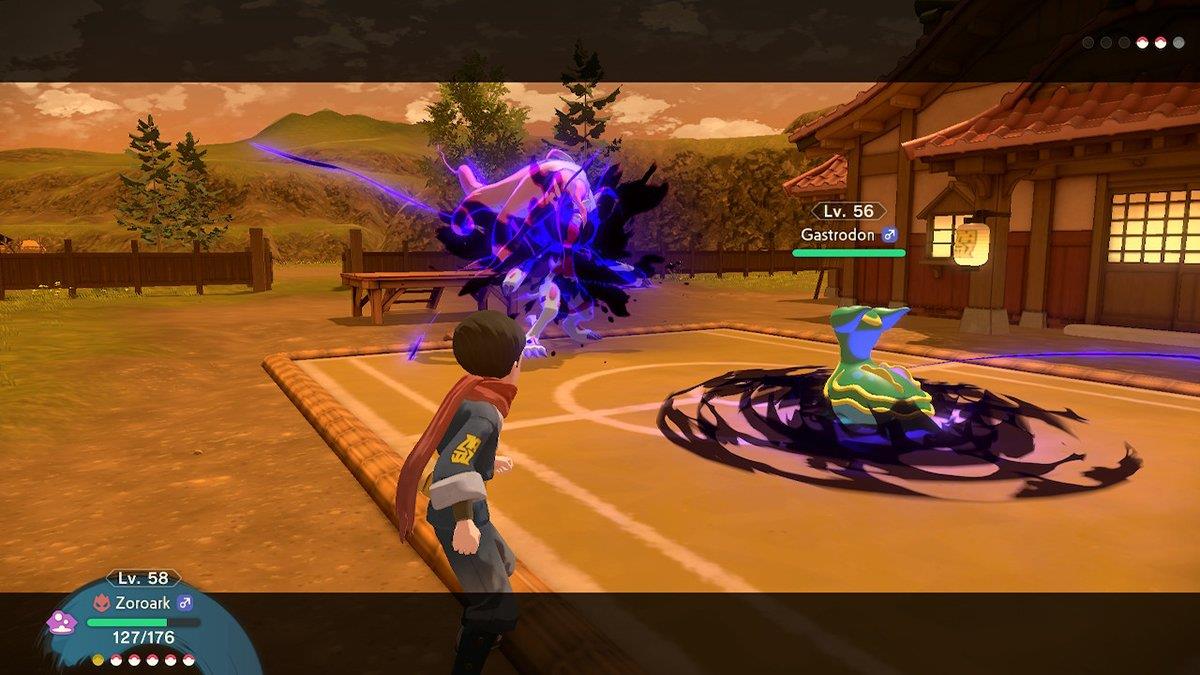
Task: Click the purple status icon beside Zoroark
Action: (x=61, y=623)
